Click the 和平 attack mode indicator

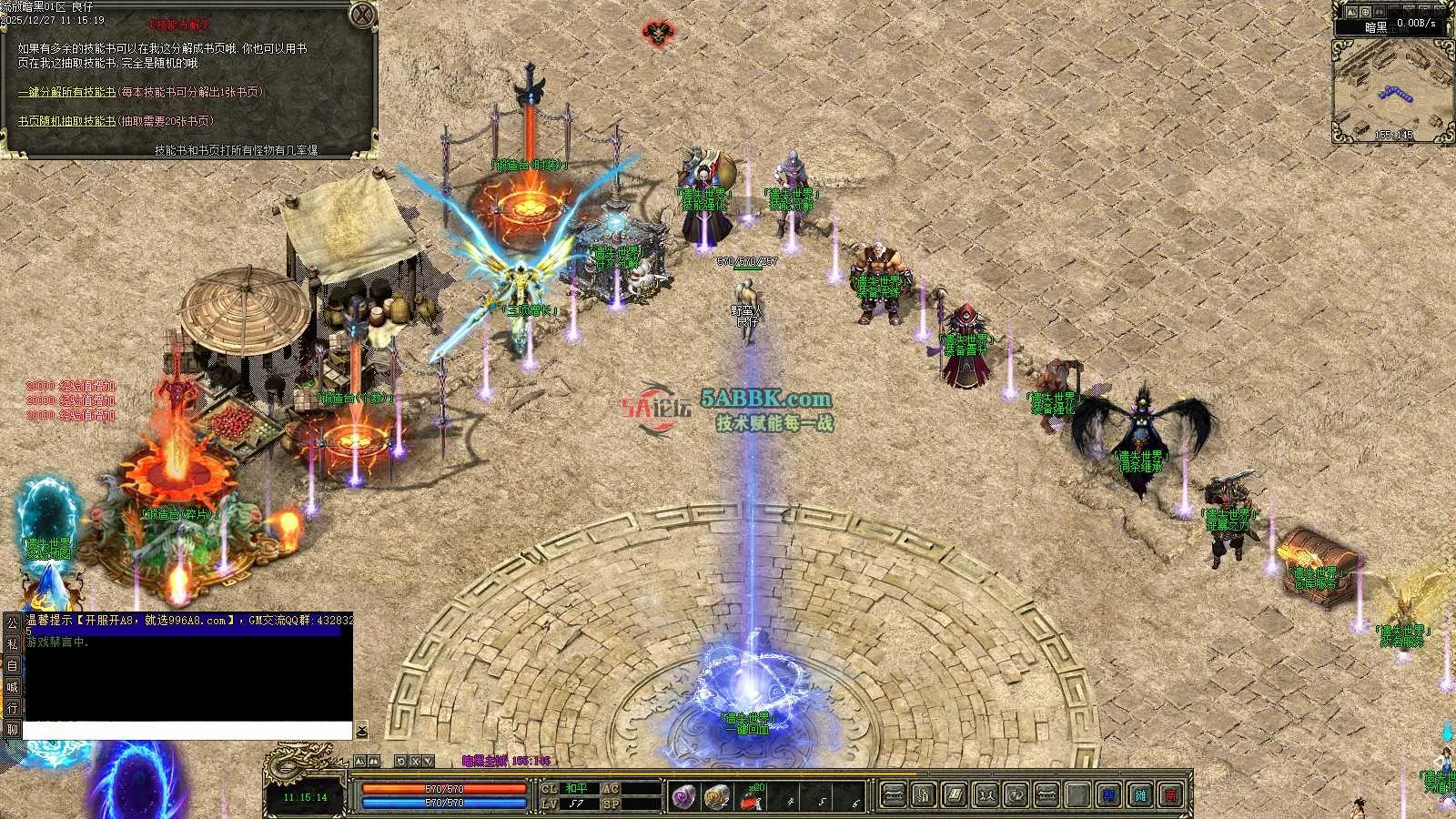(x=577, y=788)
